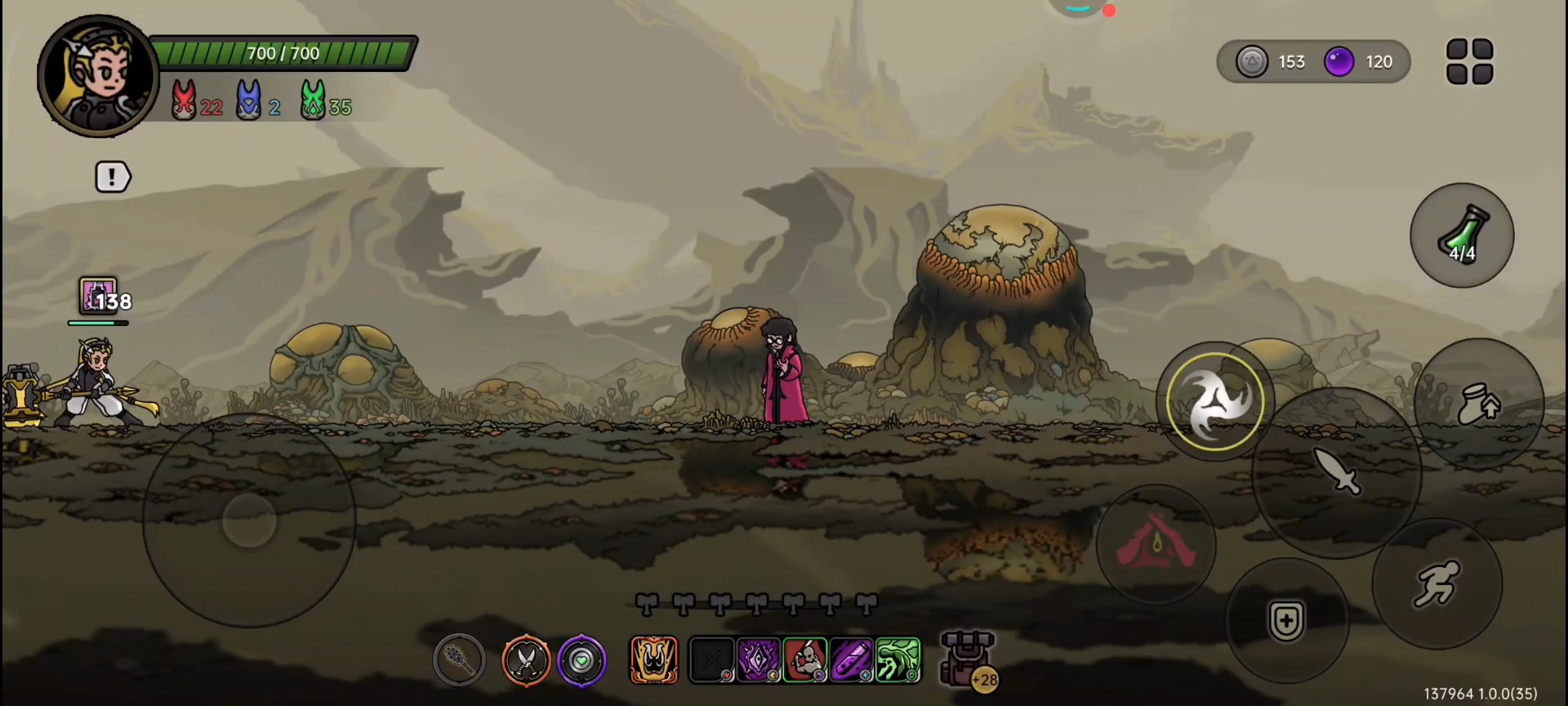This screenshot has height=706, width=1568.
Task: Activate the shield guard button
Action: click(x=1286, y=621)
